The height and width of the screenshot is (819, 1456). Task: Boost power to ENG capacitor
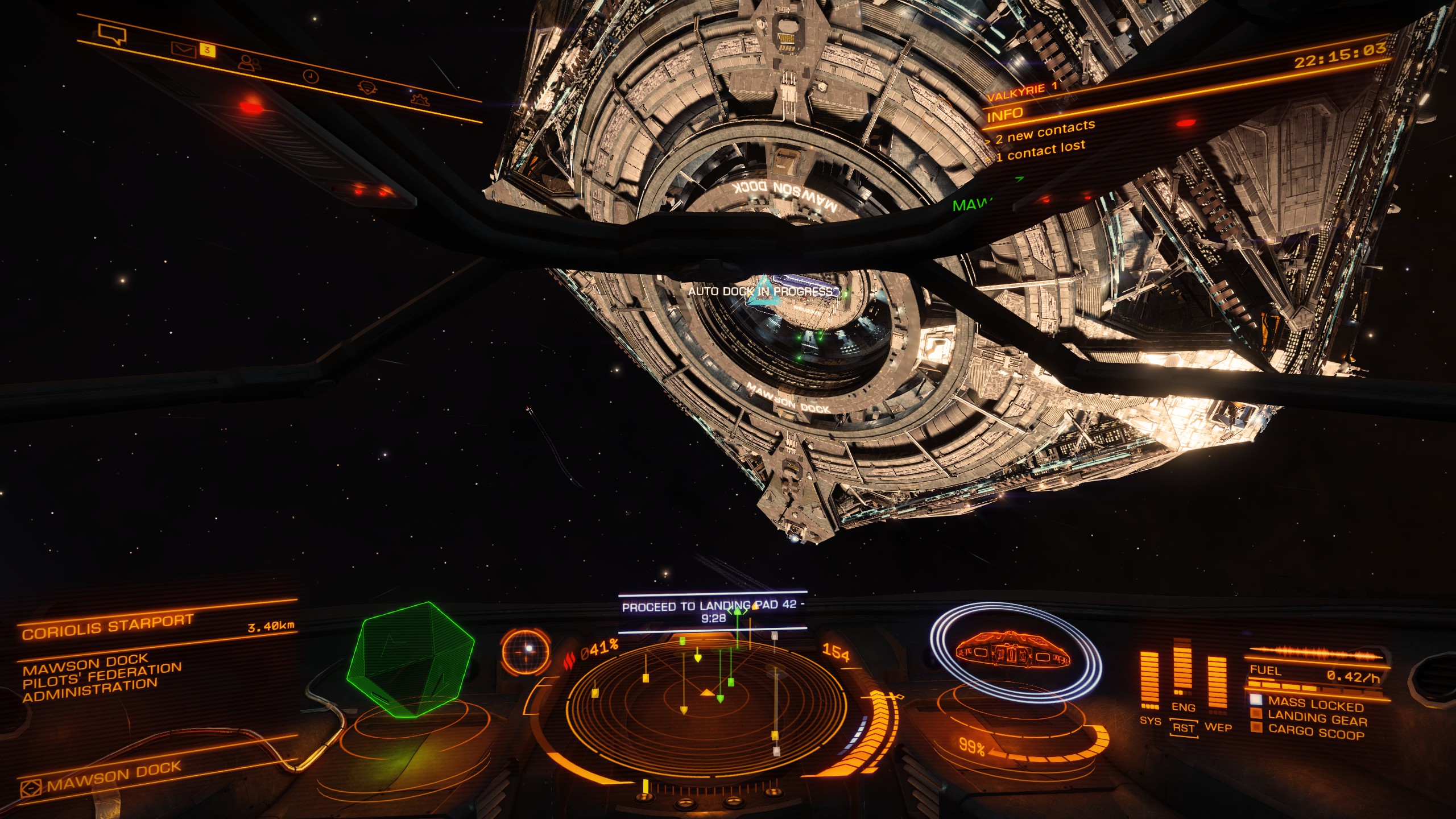1184,707
